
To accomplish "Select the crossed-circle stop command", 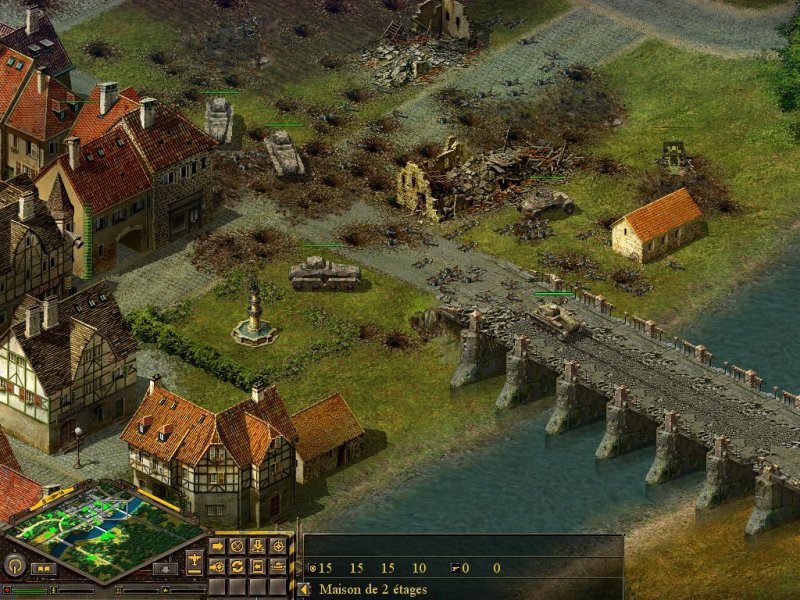I will pyautogui.click(x=237, y=547).
